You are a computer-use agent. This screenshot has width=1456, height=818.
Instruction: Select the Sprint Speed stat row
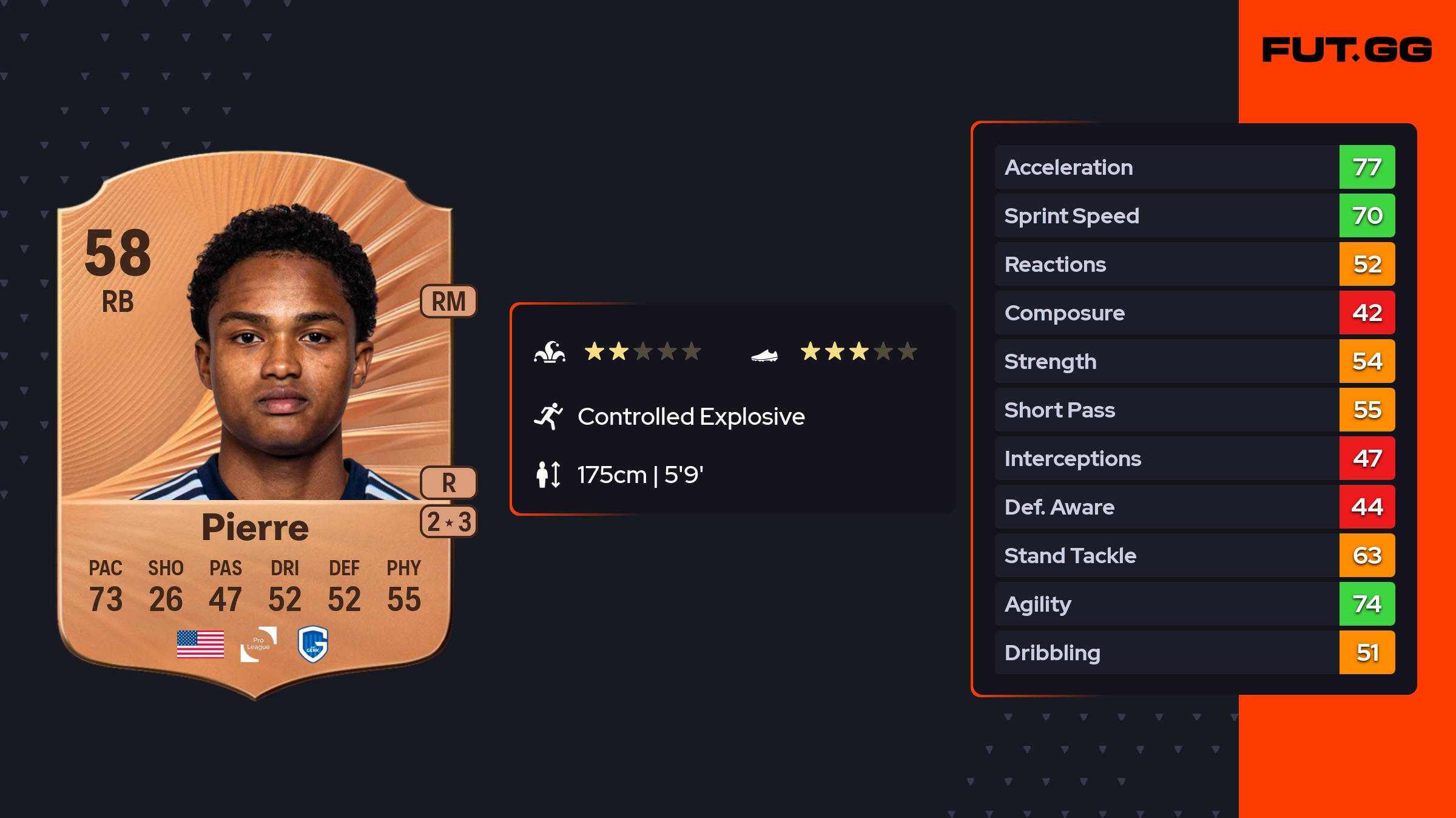point(1194,216)
